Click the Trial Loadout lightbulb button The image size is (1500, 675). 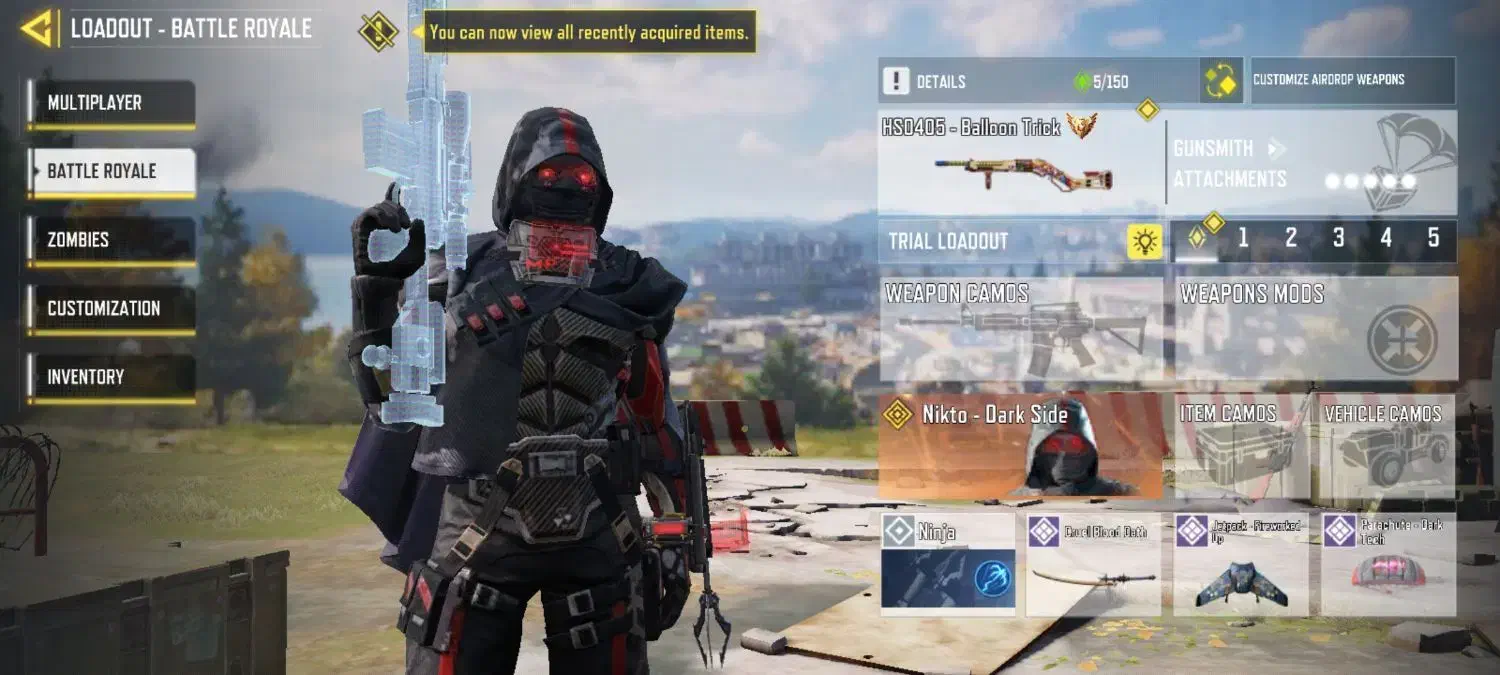(x=1144, y=241)
